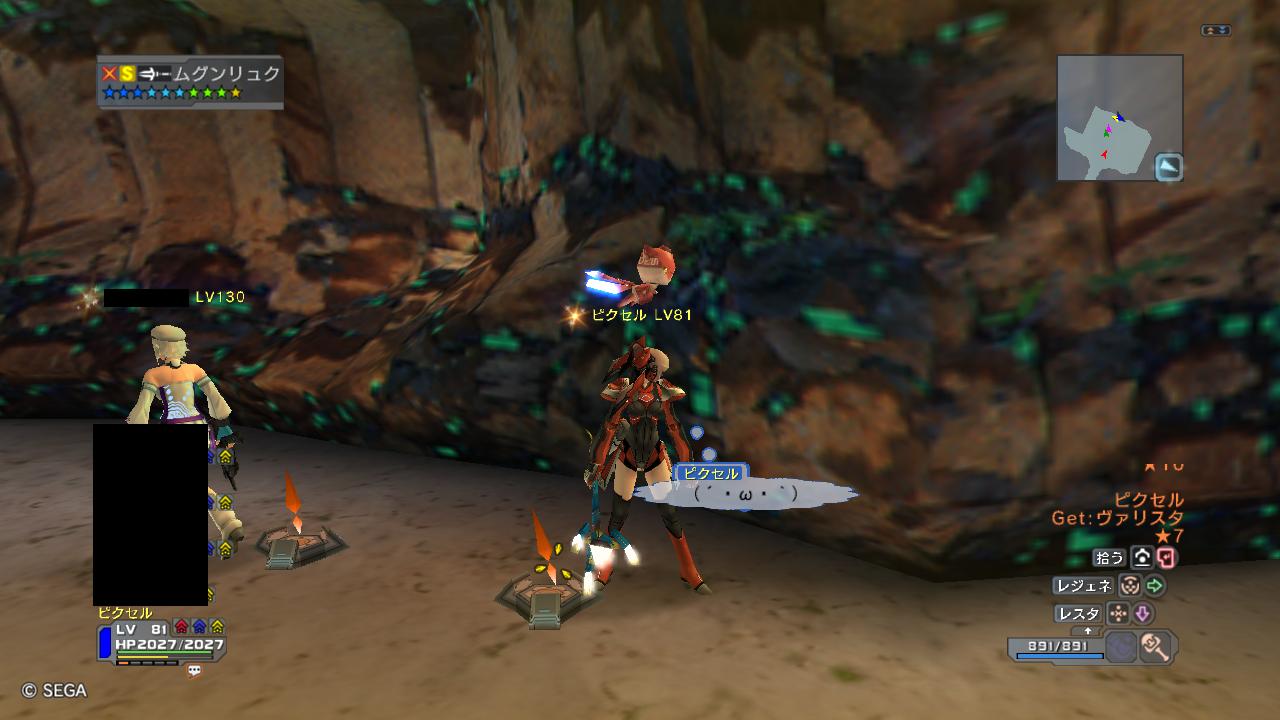Click the ピクセル name tag above the chat bubble
The height and width of the screenshot is (720, 1280).
click(711, 473)
